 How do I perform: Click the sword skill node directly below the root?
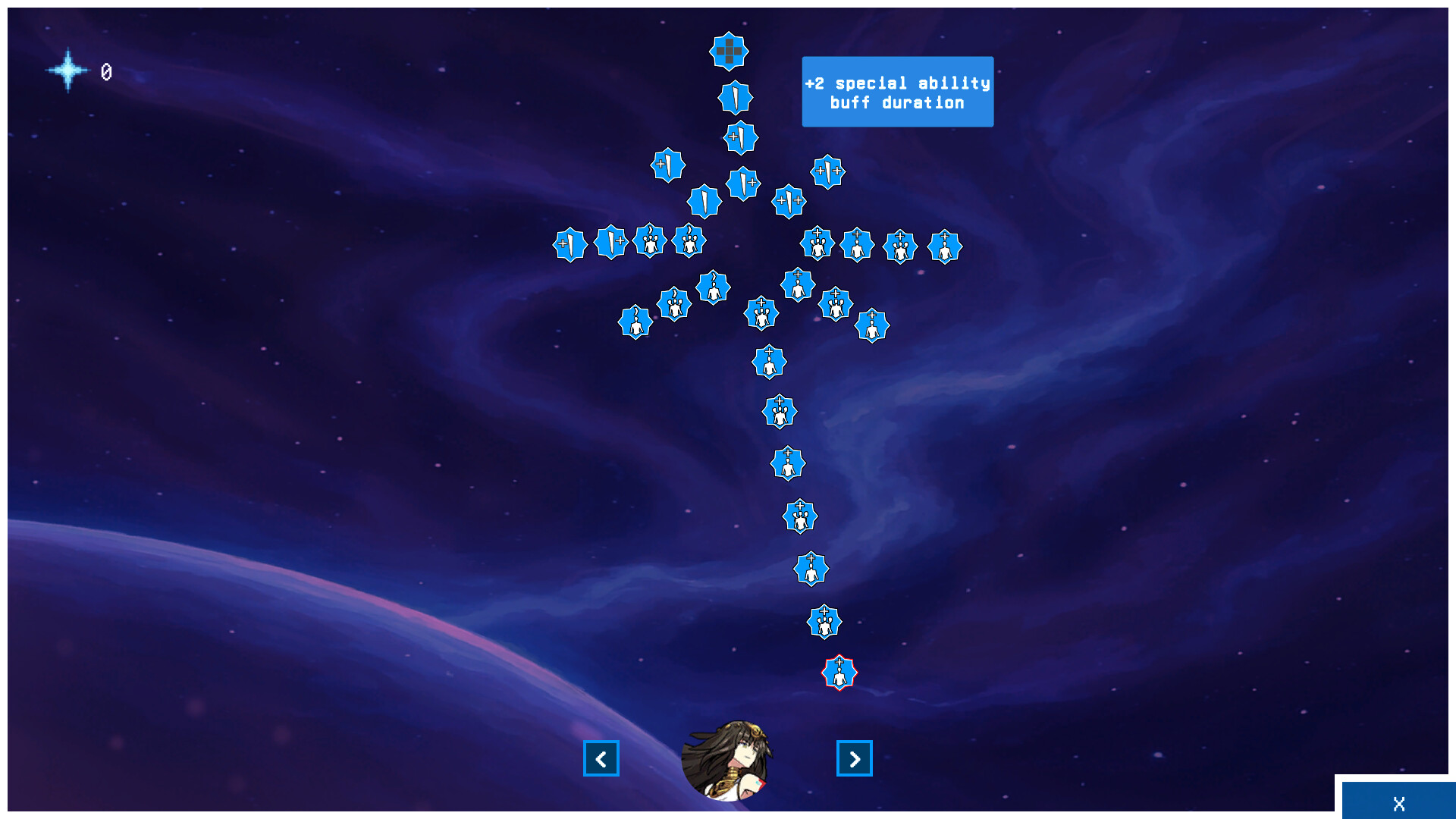click(x=735, y=98)
